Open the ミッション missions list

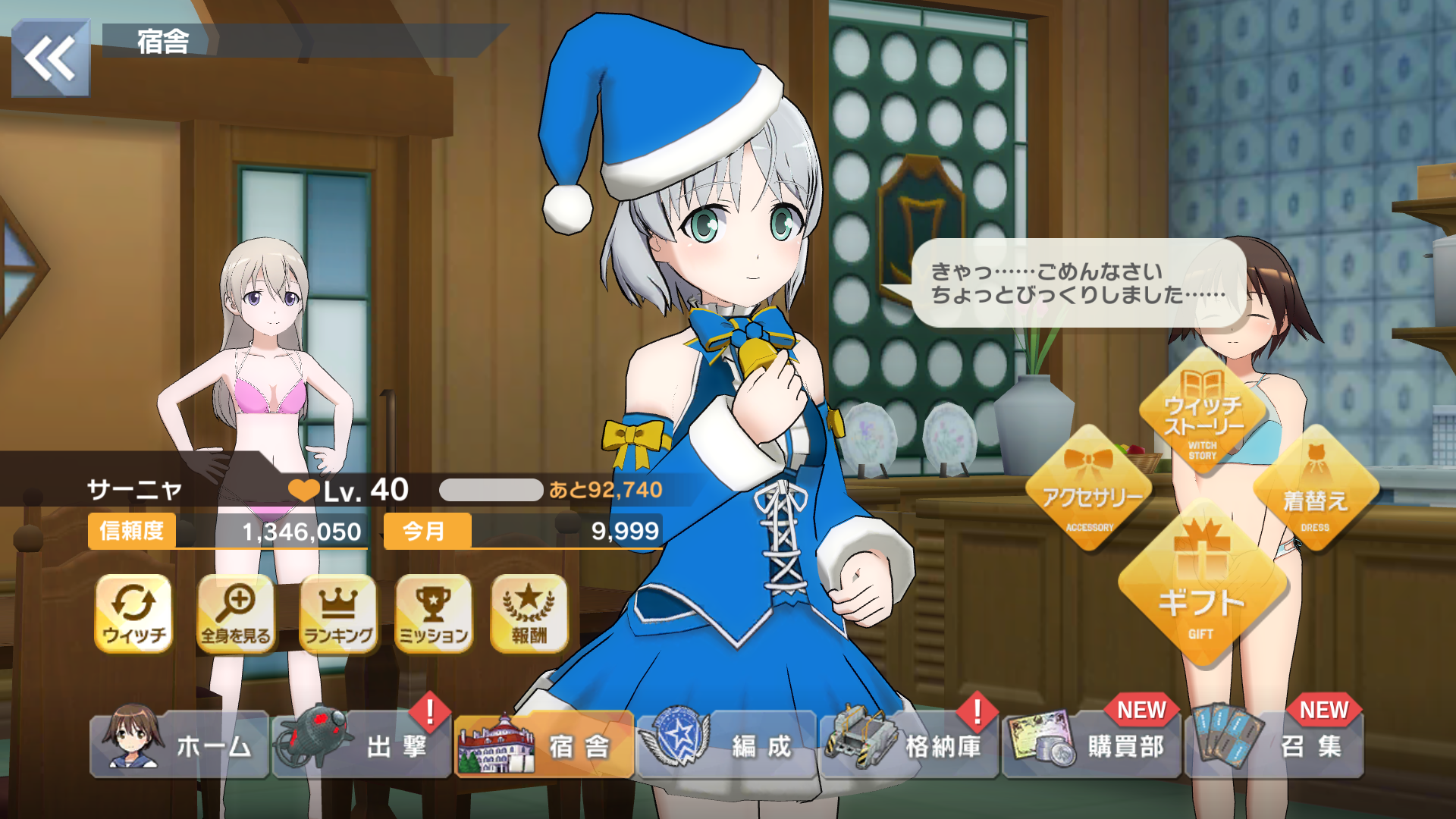click(x=434, y=613)
